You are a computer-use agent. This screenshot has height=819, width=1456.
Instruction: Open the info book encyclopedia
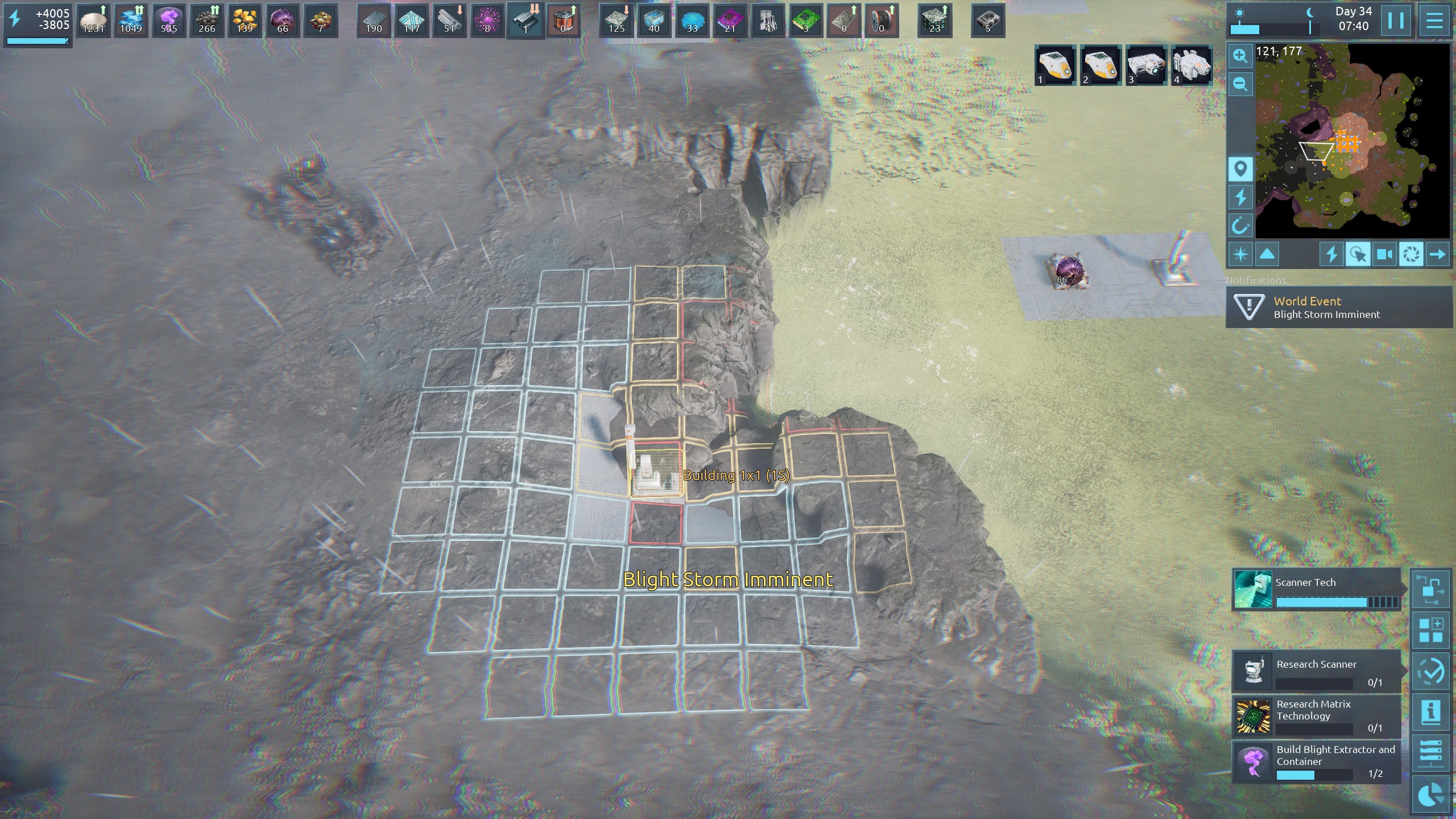[x=1431, y=712]
